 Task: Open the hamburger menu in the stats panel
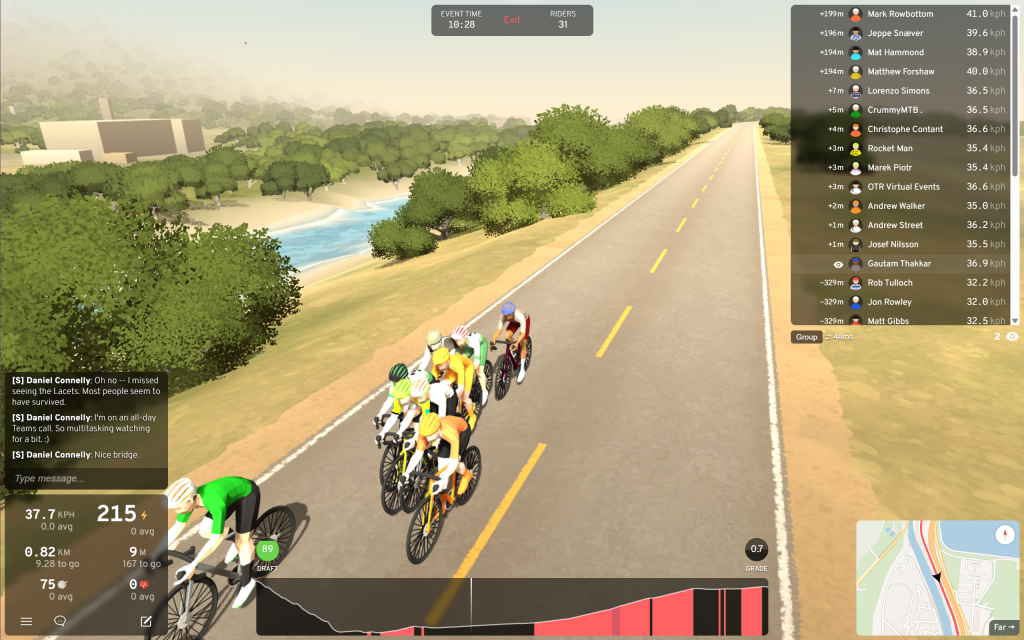tap(26, 621)
